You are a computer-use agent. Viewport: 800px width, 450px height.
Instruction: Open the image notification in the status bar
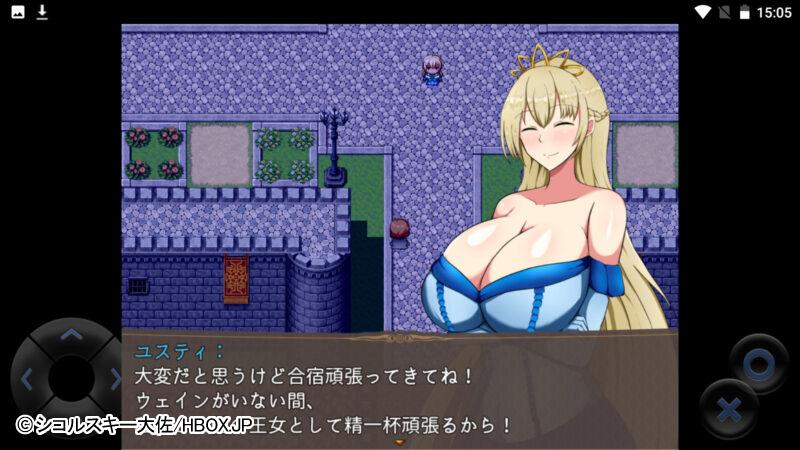(18, 12)
